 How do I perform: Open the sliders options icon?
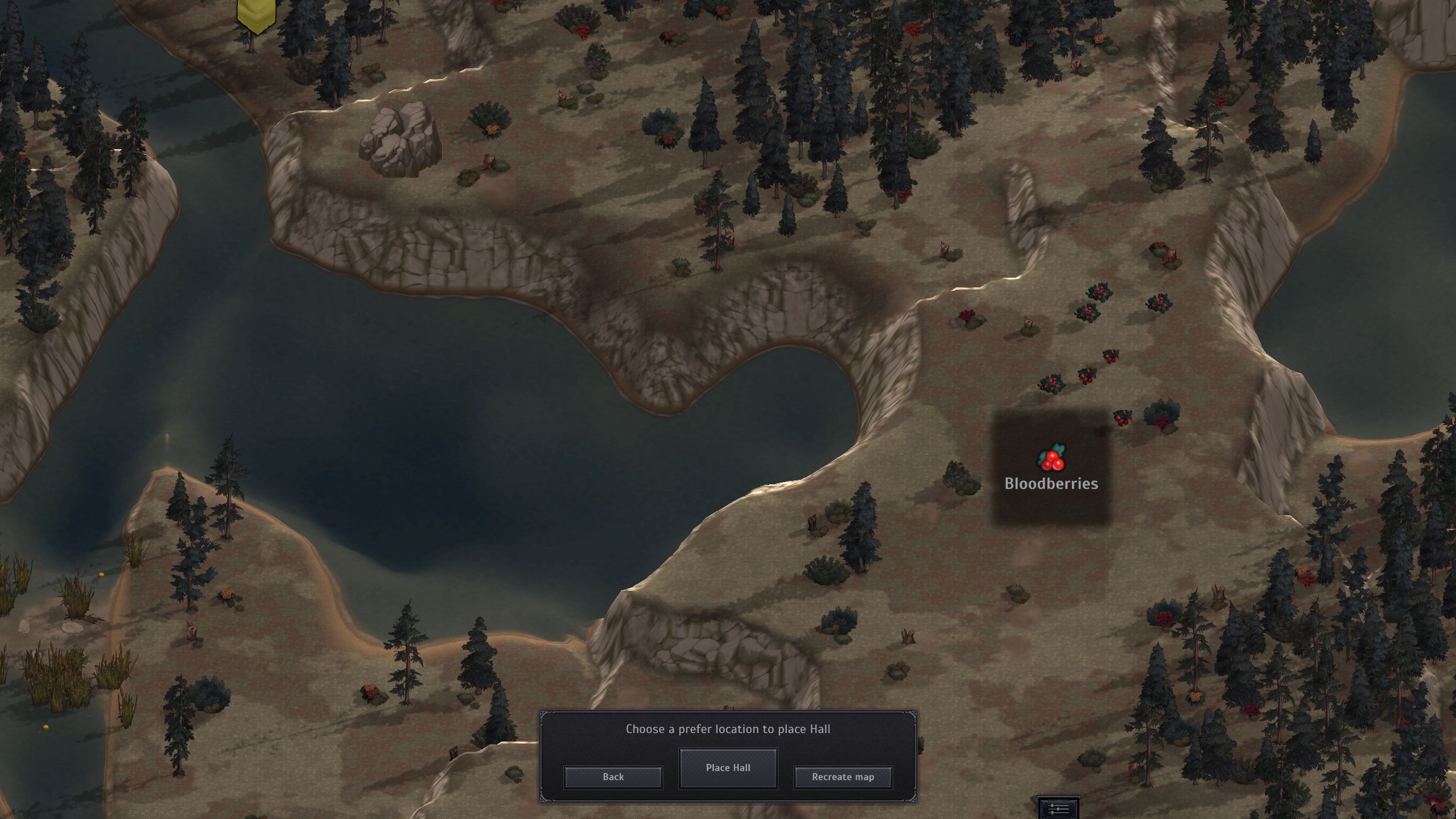[x=1058, y=809]
